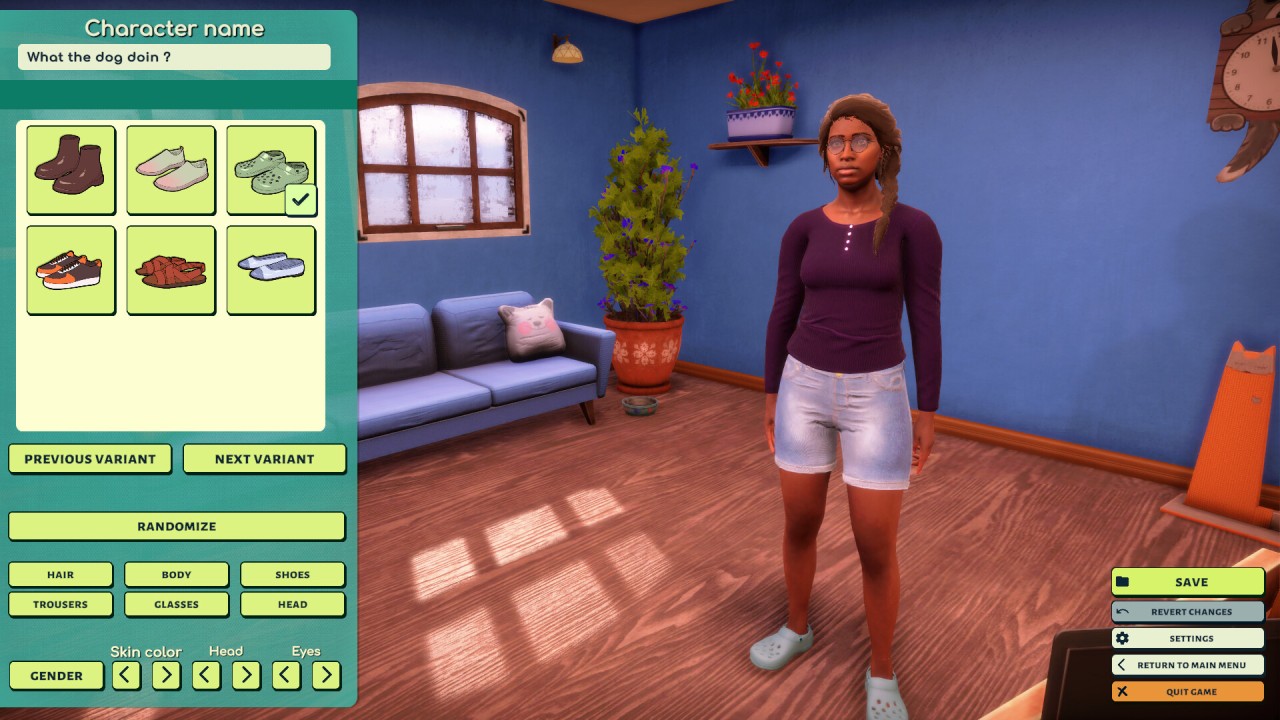Image resolution: width=1280 pixels, height=720 pixels.
Task: Edit the Character name field
Action: point(174,57)
